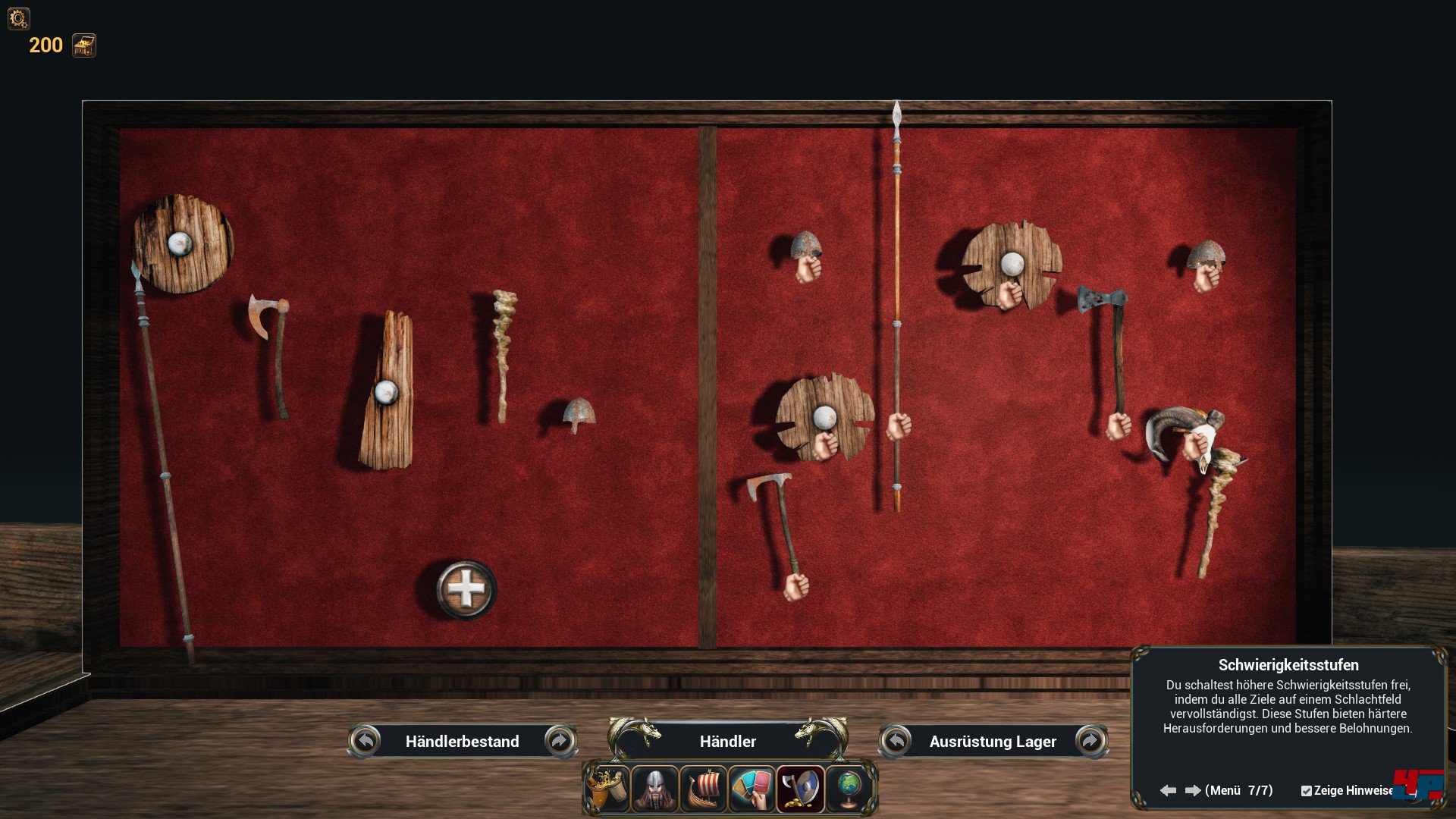Screen dimensions: 1456x819
Task: Select the axe and shield trader tab
Action: click(x=801, y=789)
